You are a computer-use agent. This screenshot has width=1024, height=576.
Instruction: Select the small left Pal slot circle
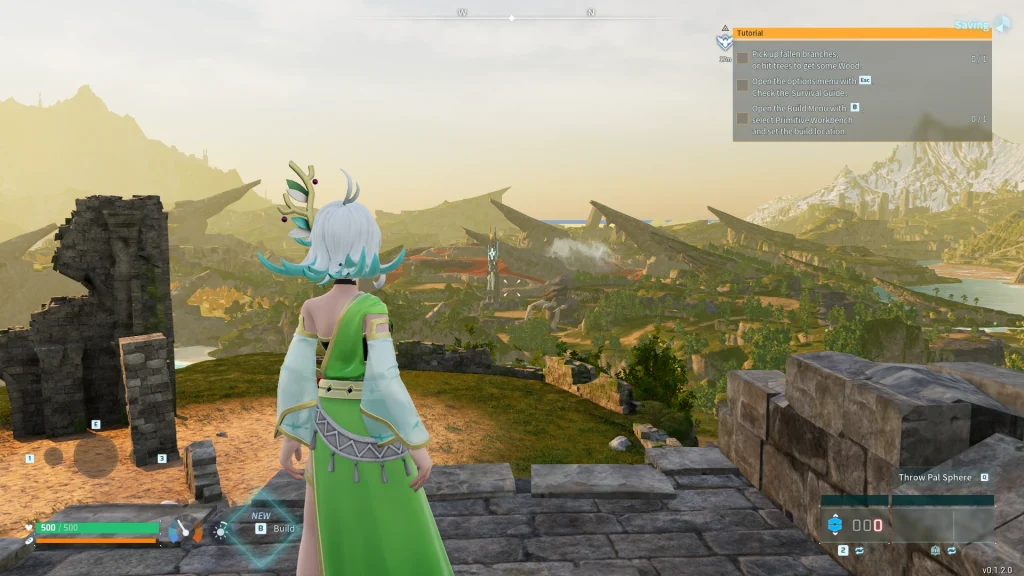pos(53,457)
